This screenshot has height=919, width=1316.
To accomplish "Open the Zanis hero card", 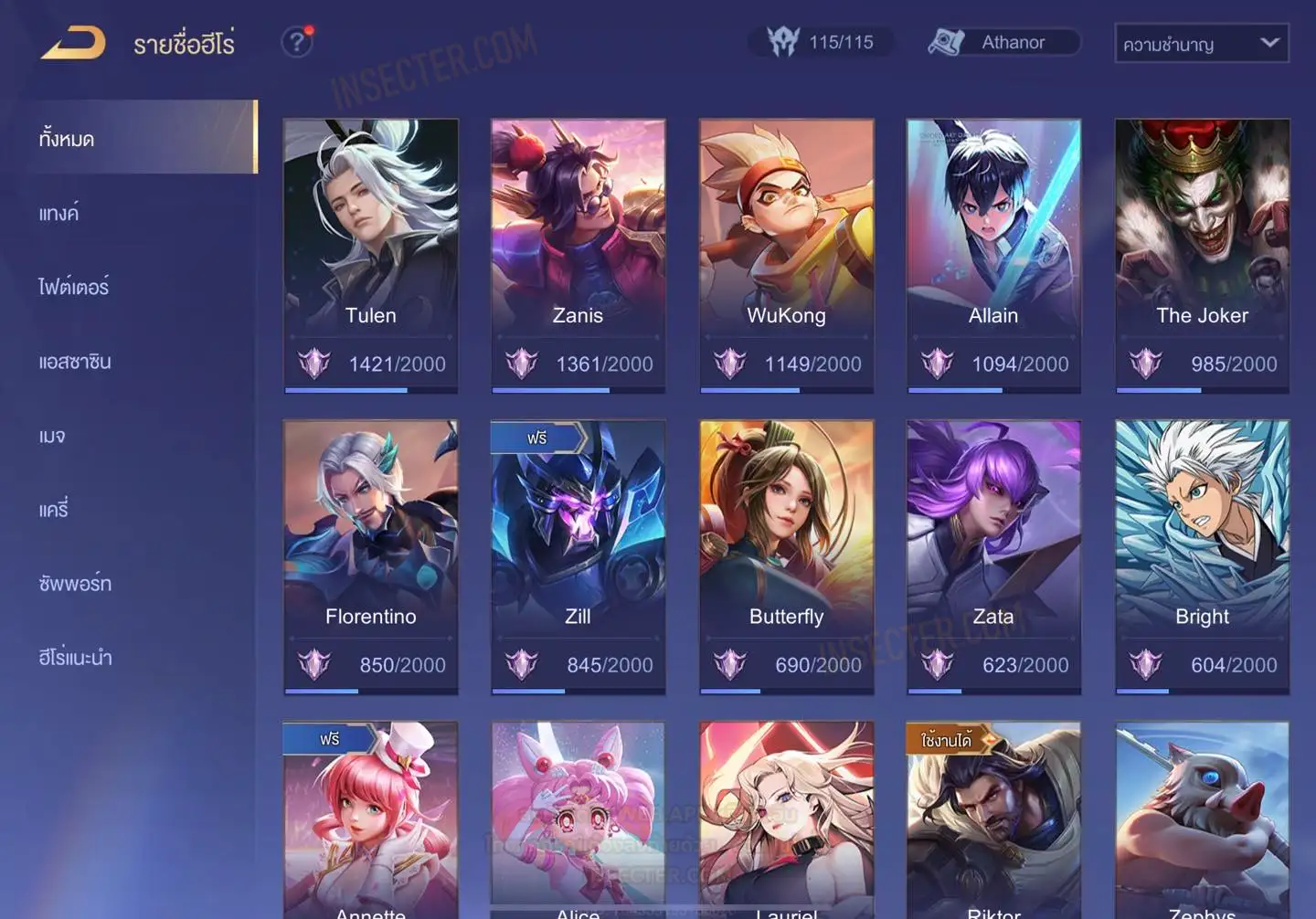I will (578, 256).
